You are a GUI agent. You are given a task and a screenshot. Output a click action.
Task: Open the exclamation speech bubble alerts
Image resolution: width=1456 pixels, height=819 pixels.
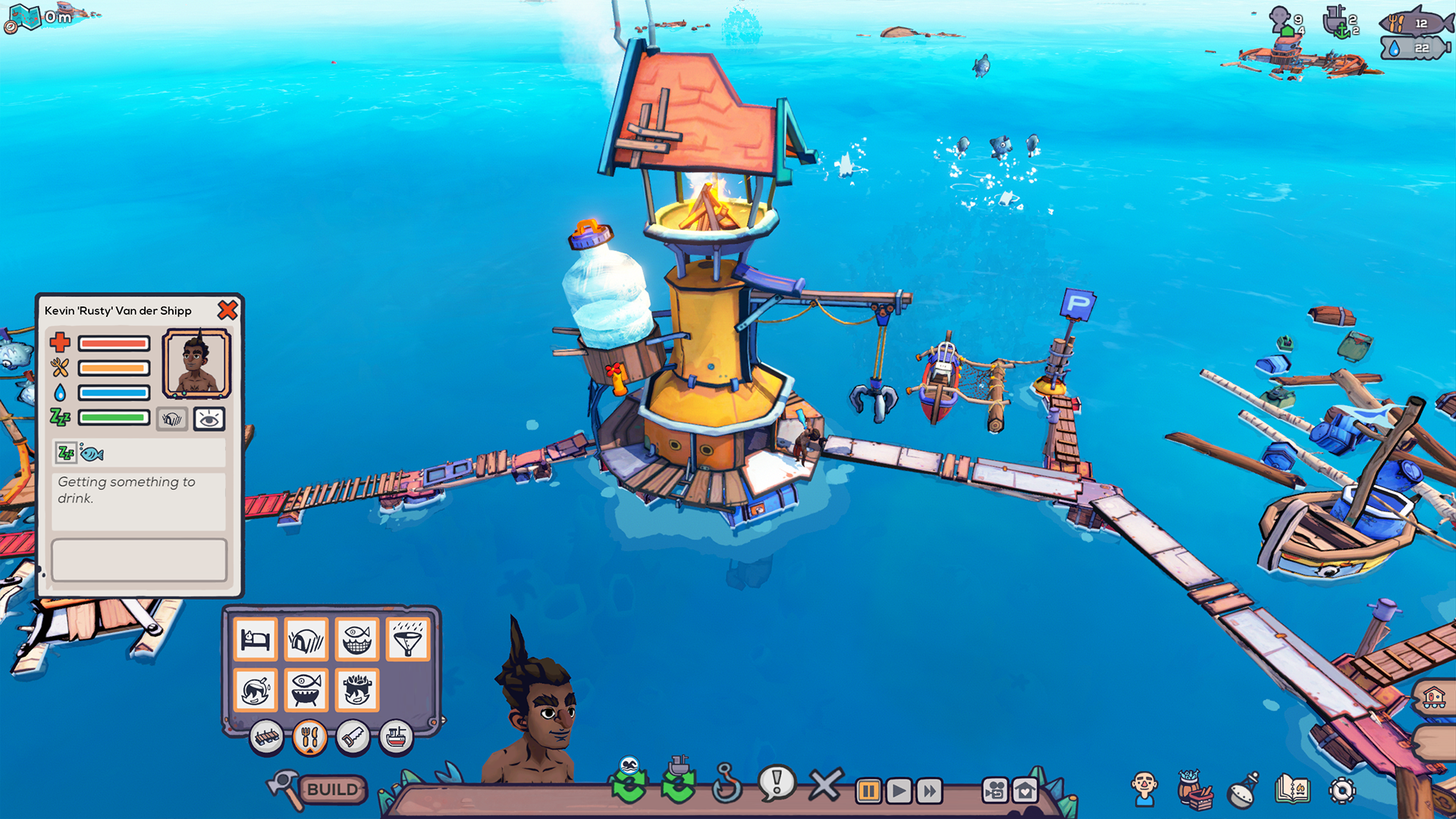click(776, 783)
